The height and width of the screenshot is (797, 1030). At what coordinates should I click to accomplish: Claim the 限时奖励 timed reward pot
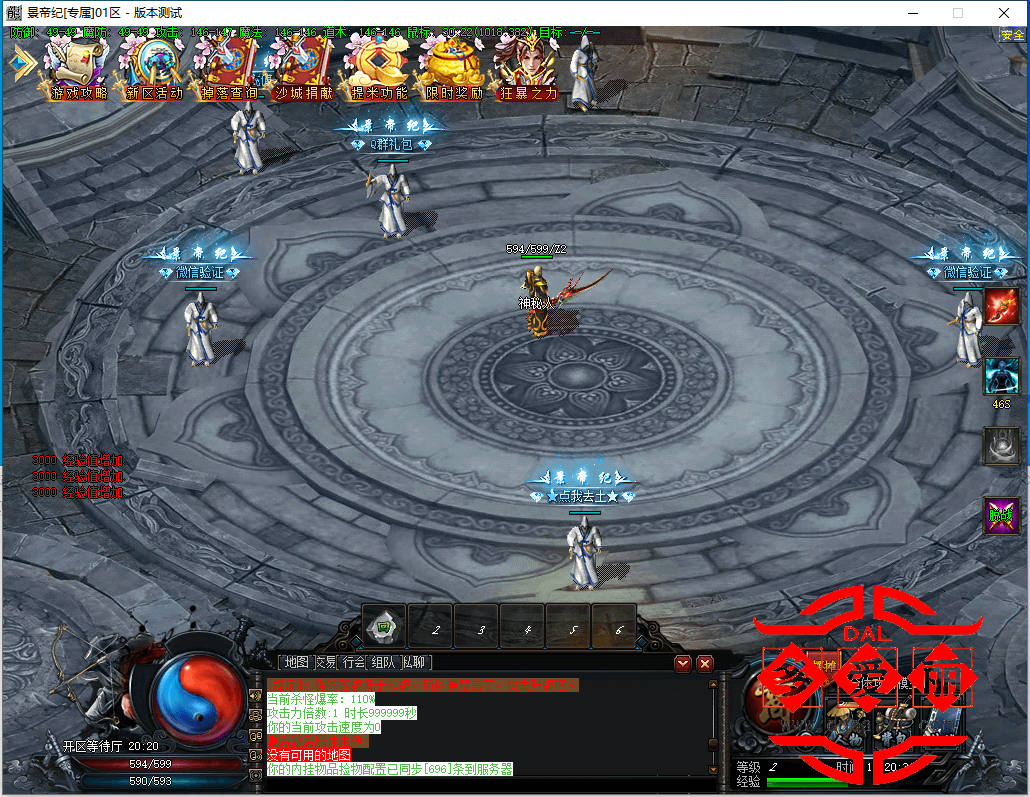[452, 68]
